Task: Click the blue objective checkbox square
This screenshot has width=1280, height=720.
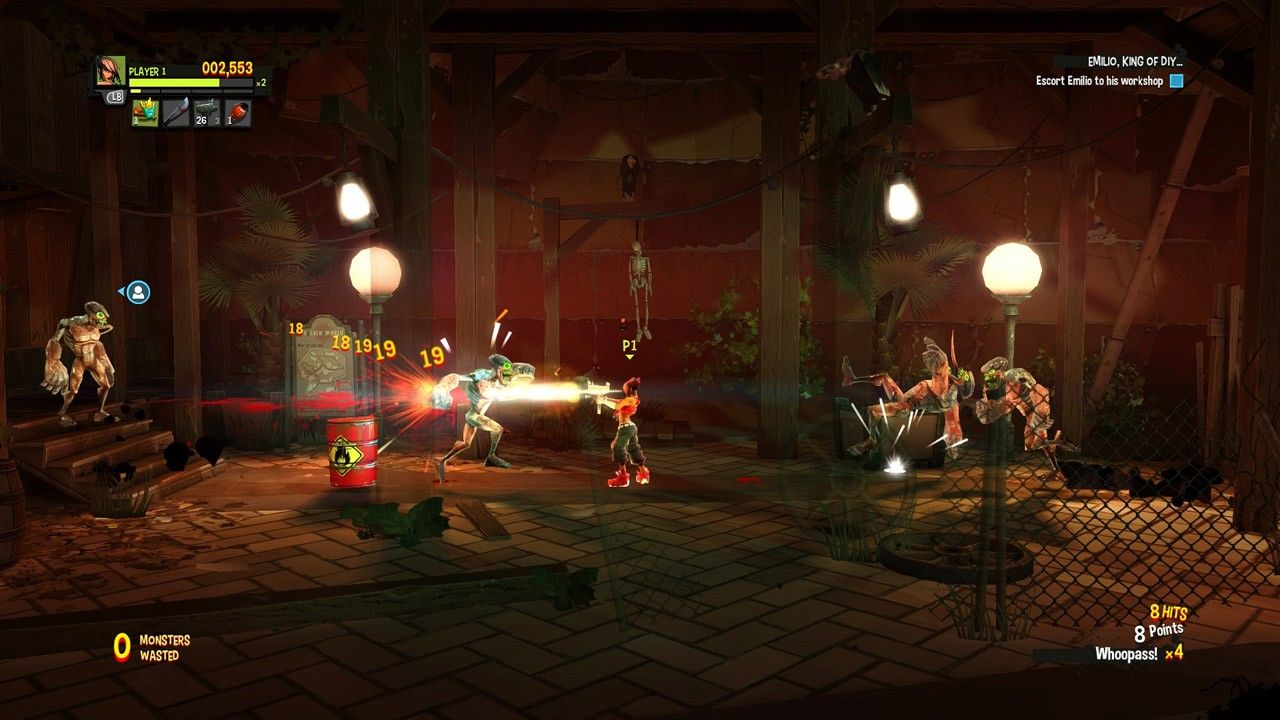Action: [x=1177, y=81]
